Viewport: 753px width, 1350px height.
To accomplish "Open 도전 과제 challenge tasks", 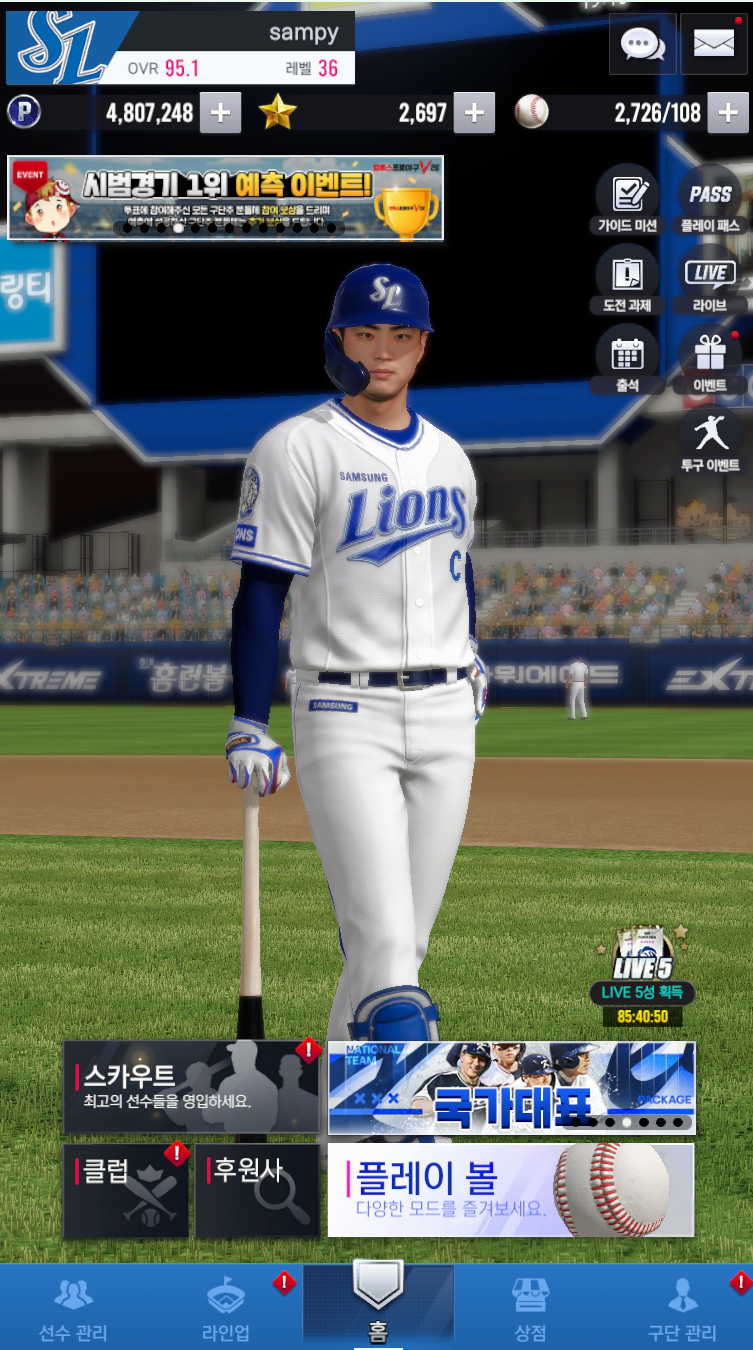I will [x=627, y=279].
